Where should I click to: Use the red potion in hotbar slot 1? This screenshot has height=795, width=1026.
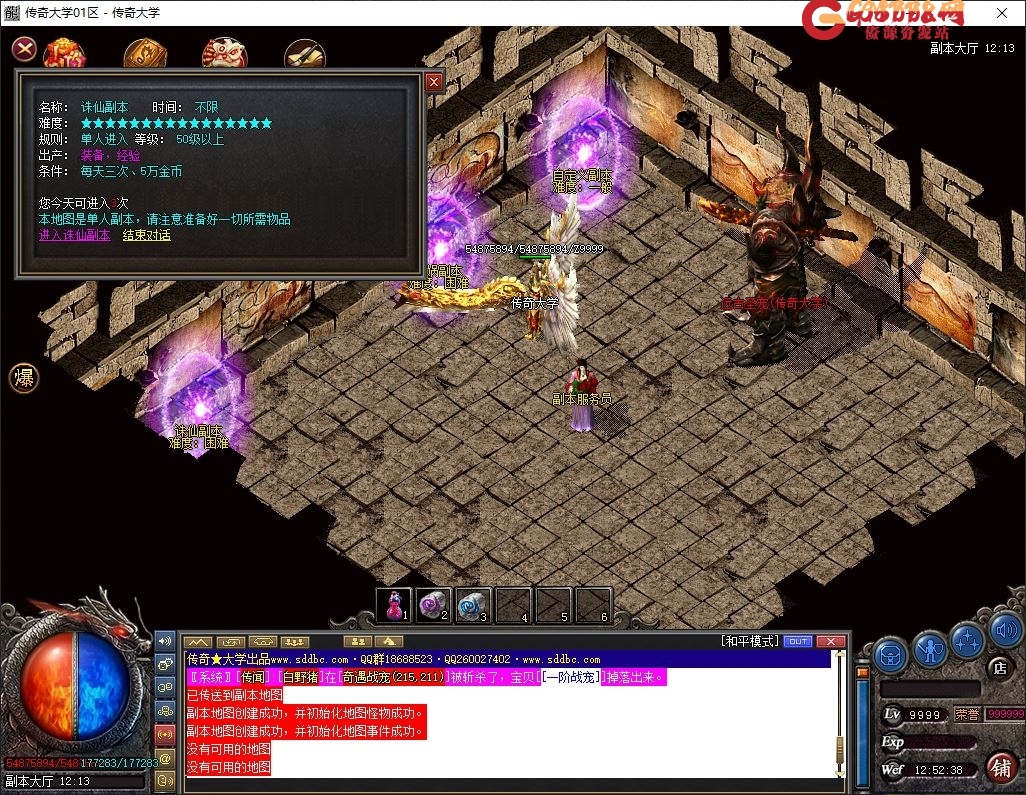point(394,605)
